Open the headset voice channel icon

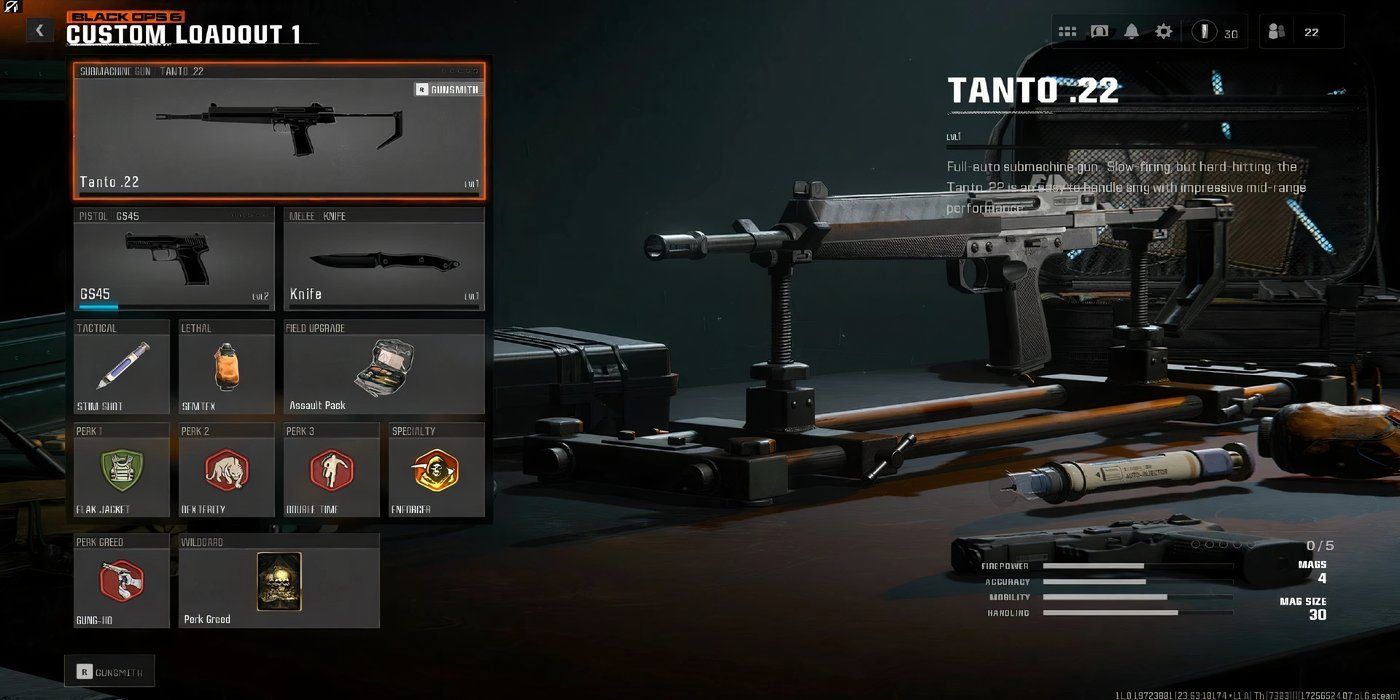click(1099, 32)
